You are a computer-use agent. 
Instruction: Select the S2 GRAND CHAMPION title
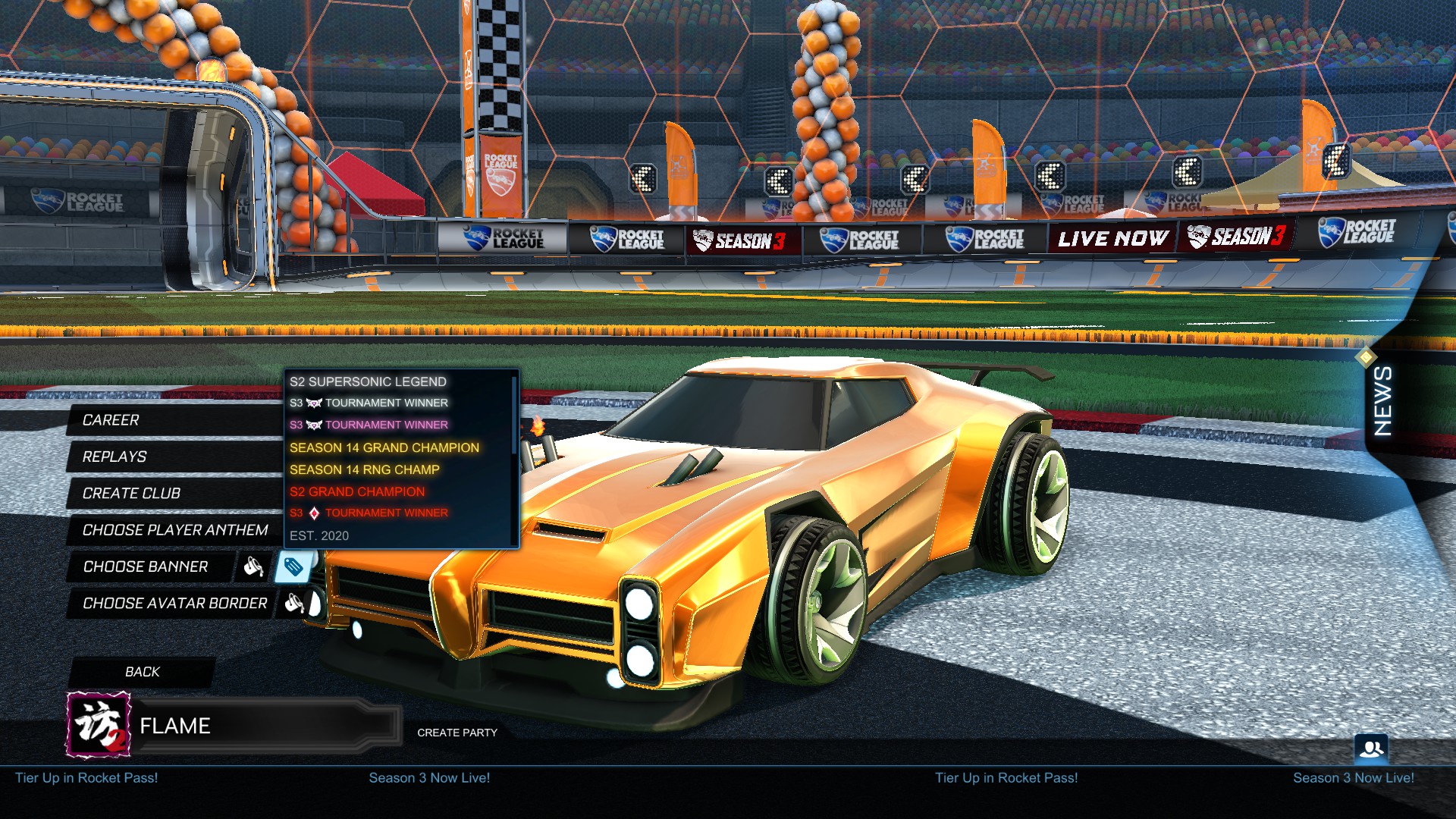(356, 491)
